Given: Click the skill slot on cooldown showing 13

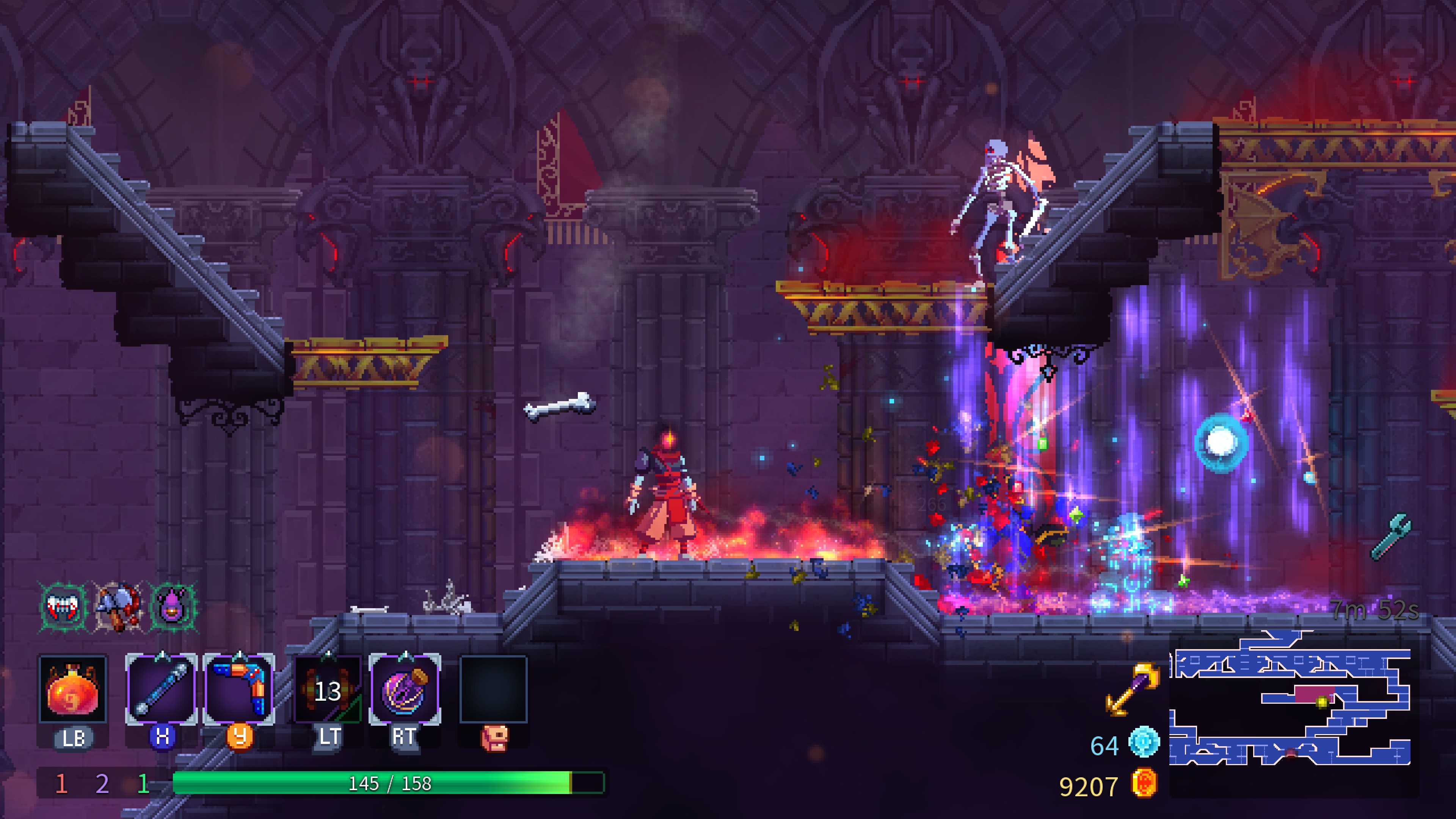Looking at the screenshot, I should click(328, 690).
